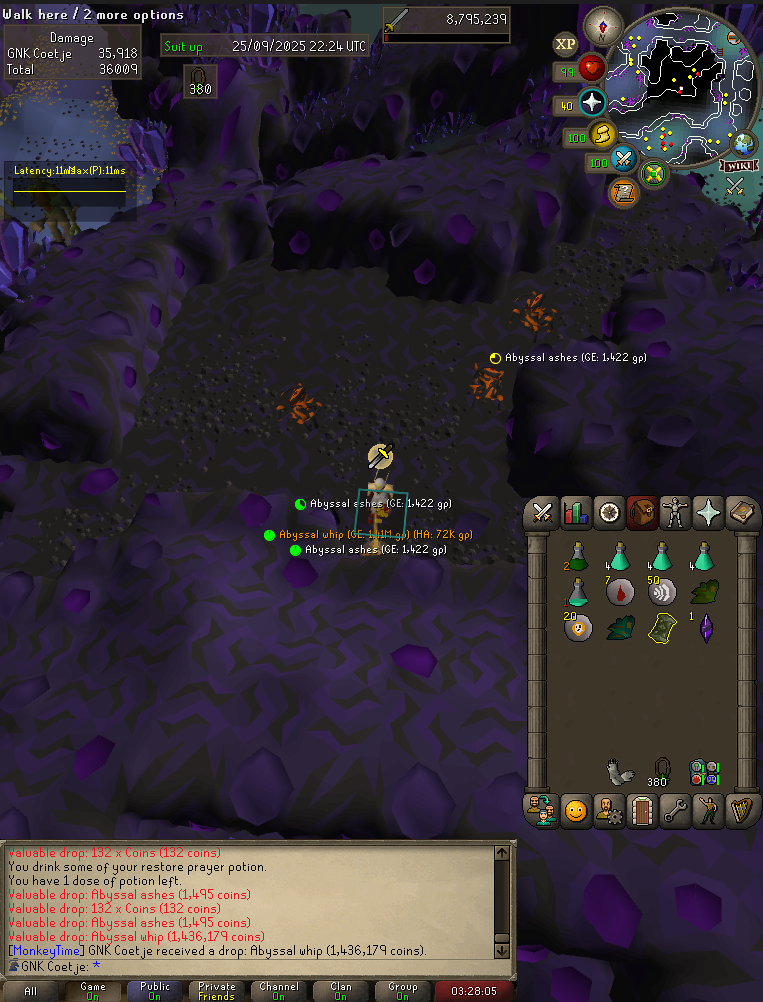The image size is (763, 1002).
Task: Open the Magic spellbook tab
Action: point(741,513)
